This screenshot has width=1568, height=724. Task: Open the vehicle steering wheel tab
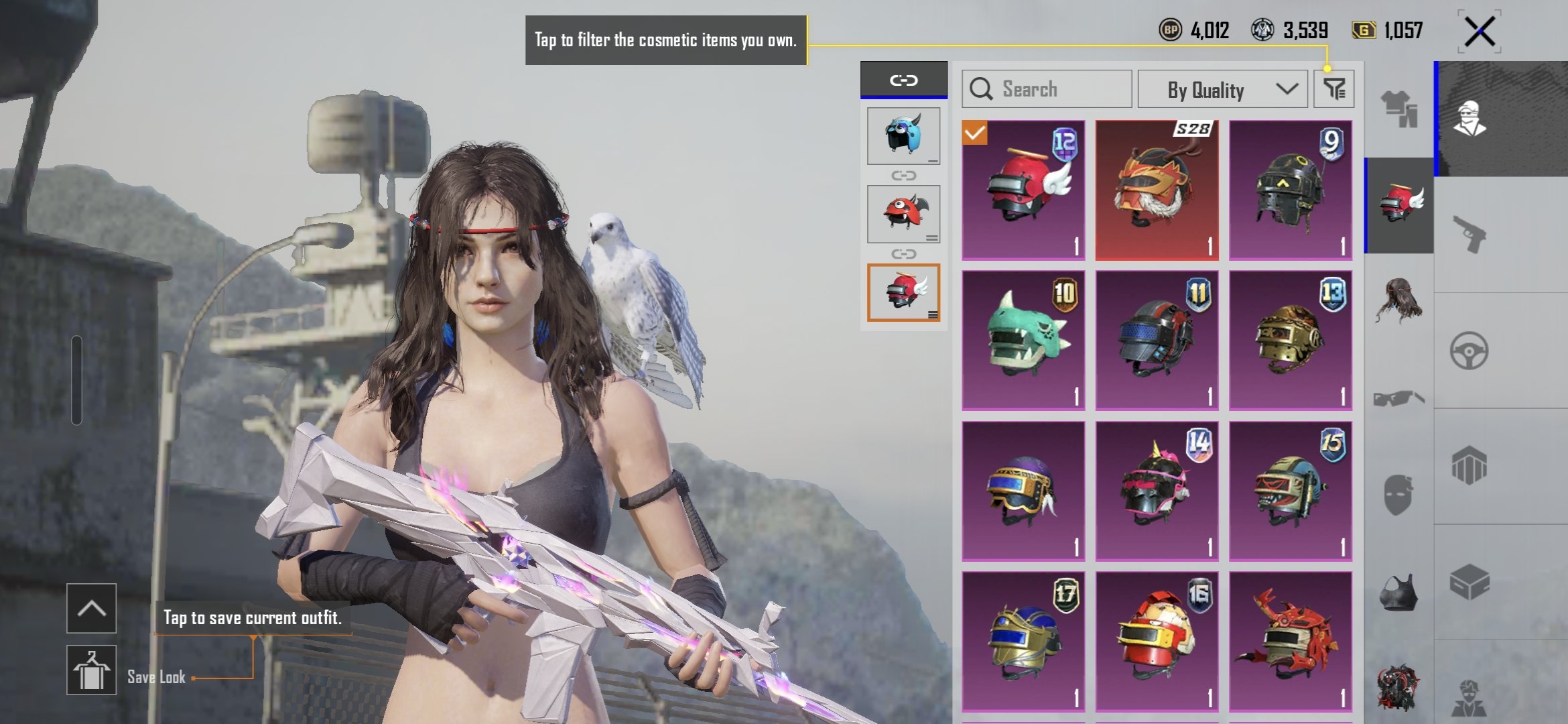pyautogui.click(x=1469, y=351)
